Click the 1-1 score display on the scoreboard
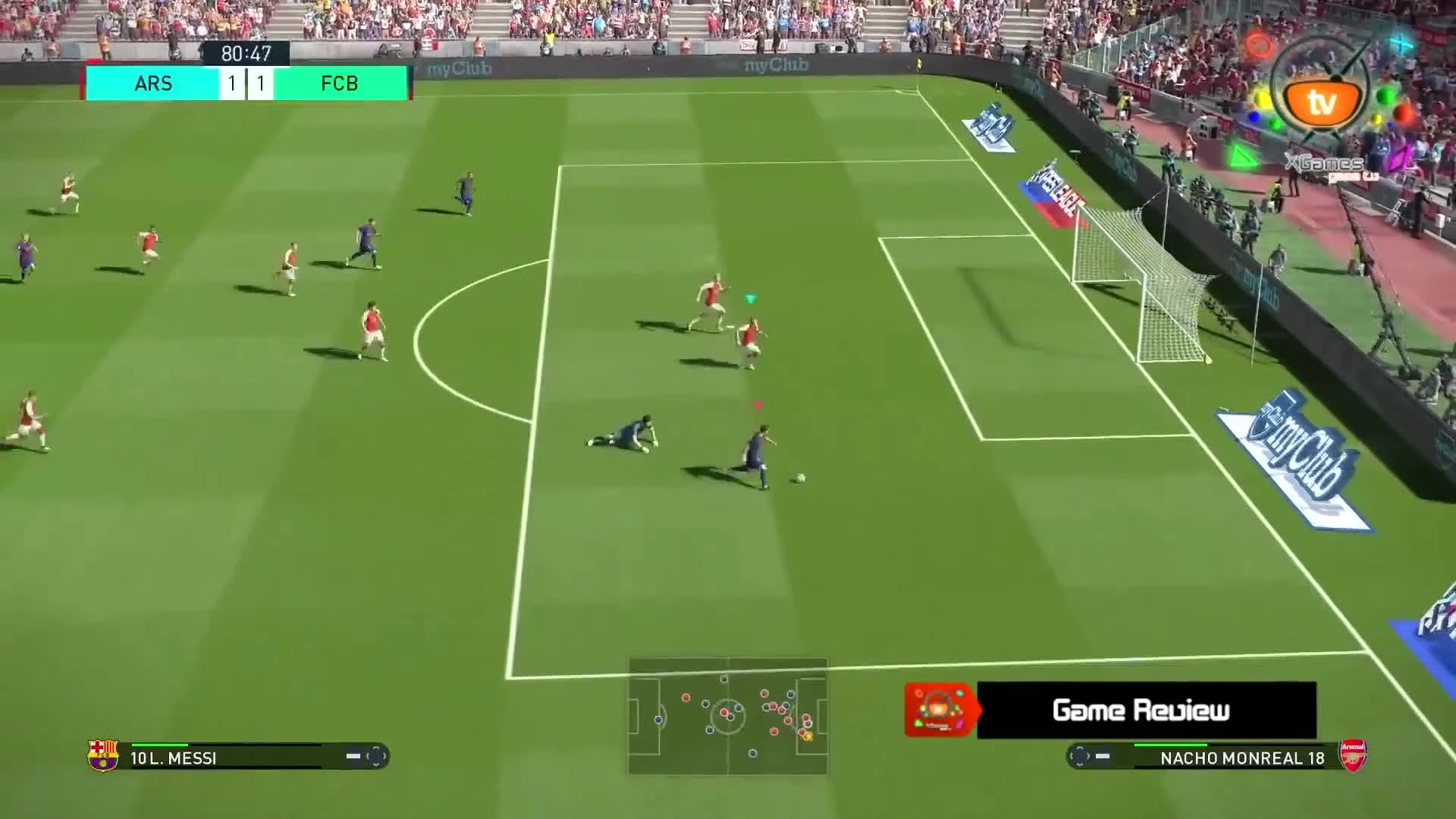 click(246, 83)
